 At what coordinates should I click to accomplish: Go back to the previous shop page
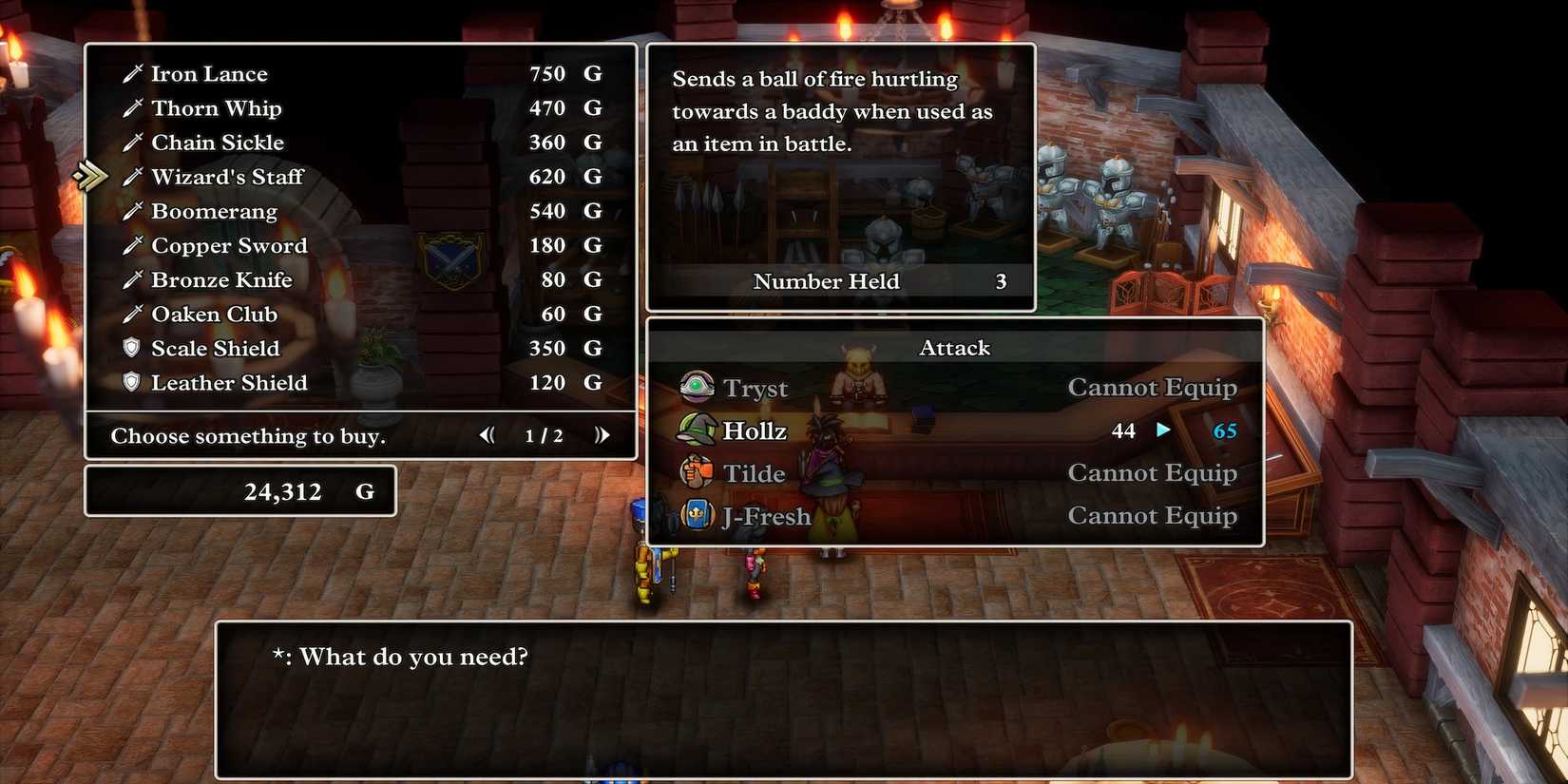click(x=486, y=434)
